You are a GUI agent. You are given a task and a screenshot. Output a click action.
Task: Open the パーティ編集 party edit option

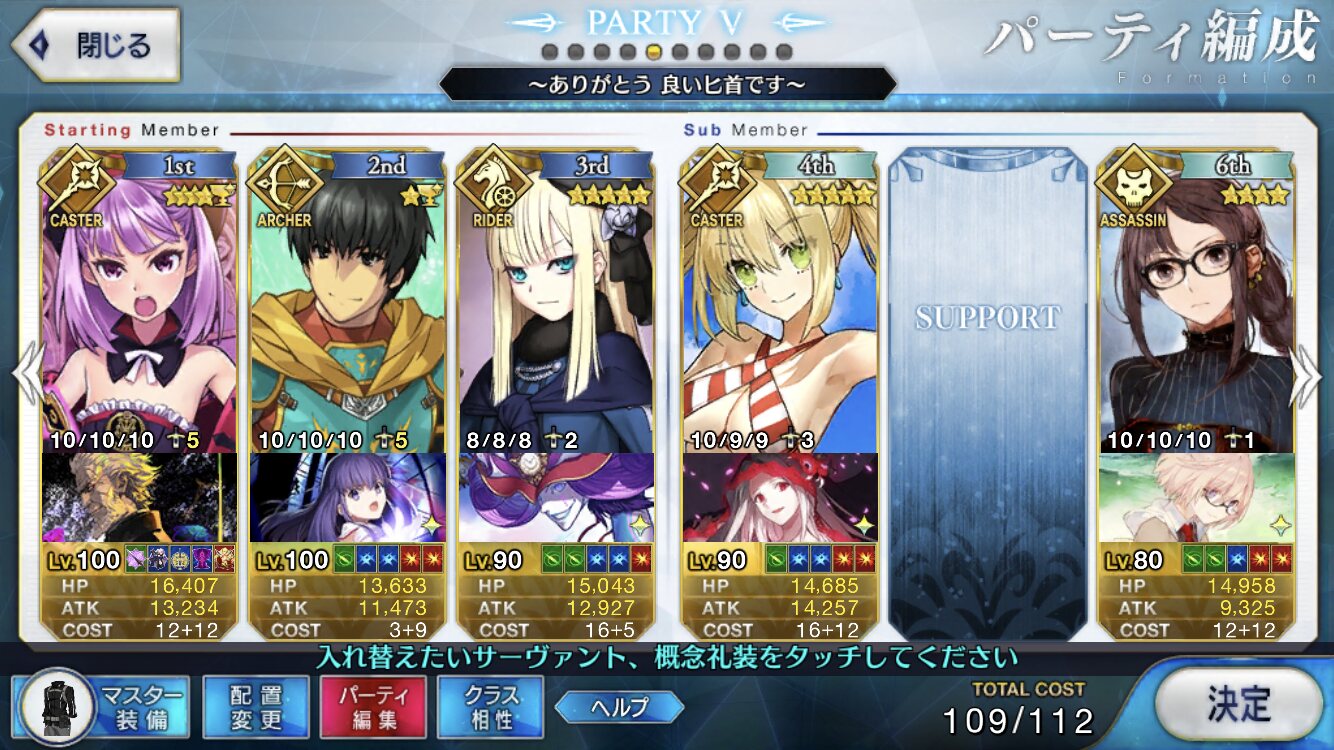coord(373,706)
